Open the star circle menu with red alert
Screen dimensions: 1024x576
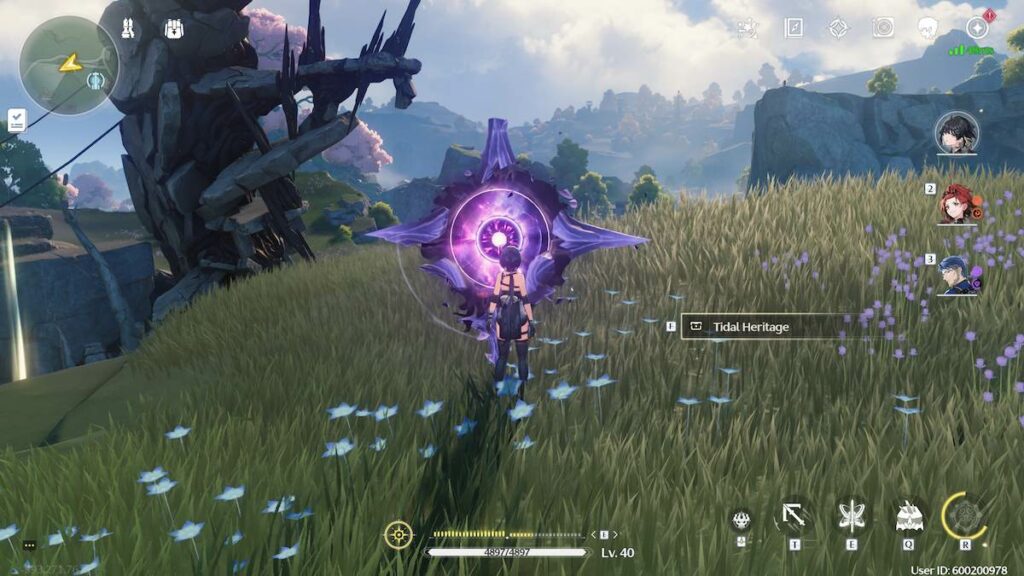[977, 28]
